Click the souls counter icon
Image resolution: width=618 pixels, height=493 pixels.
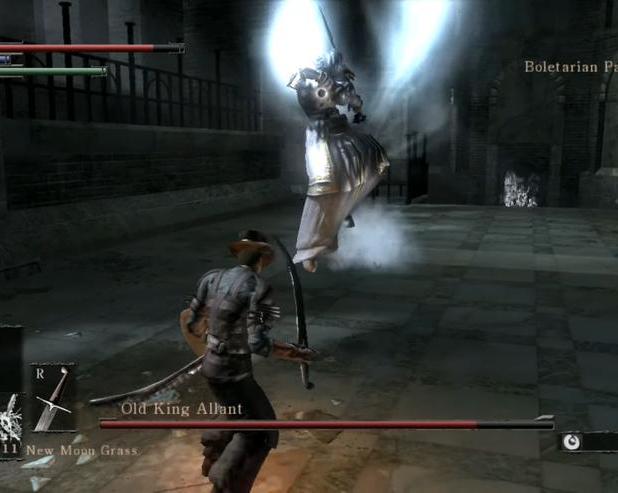point(573,440)
